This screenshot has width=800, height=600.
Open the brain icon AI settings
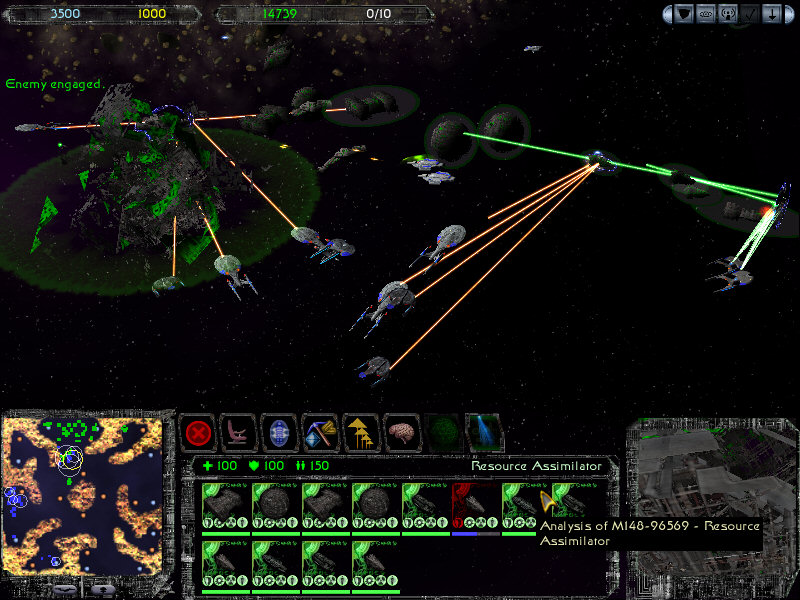click(403, 434)
